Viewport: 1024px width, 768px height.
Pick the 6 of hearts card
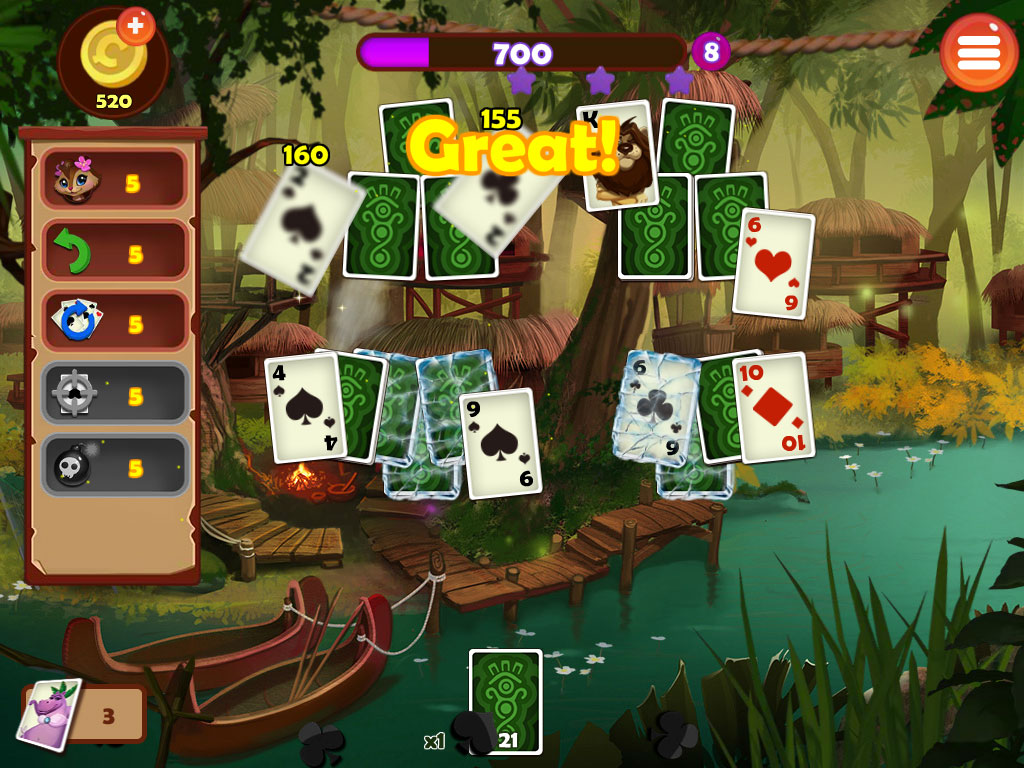772,263
